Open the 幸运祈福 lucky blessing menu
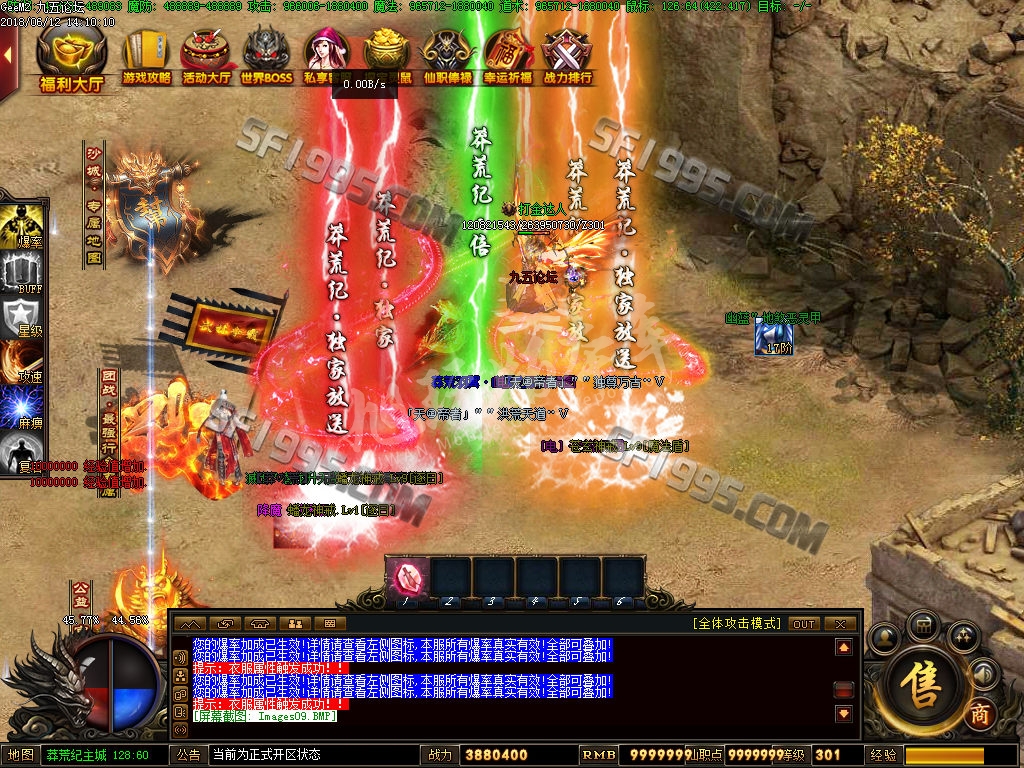The image size is (1024, 768). click(x=507, y=57)
